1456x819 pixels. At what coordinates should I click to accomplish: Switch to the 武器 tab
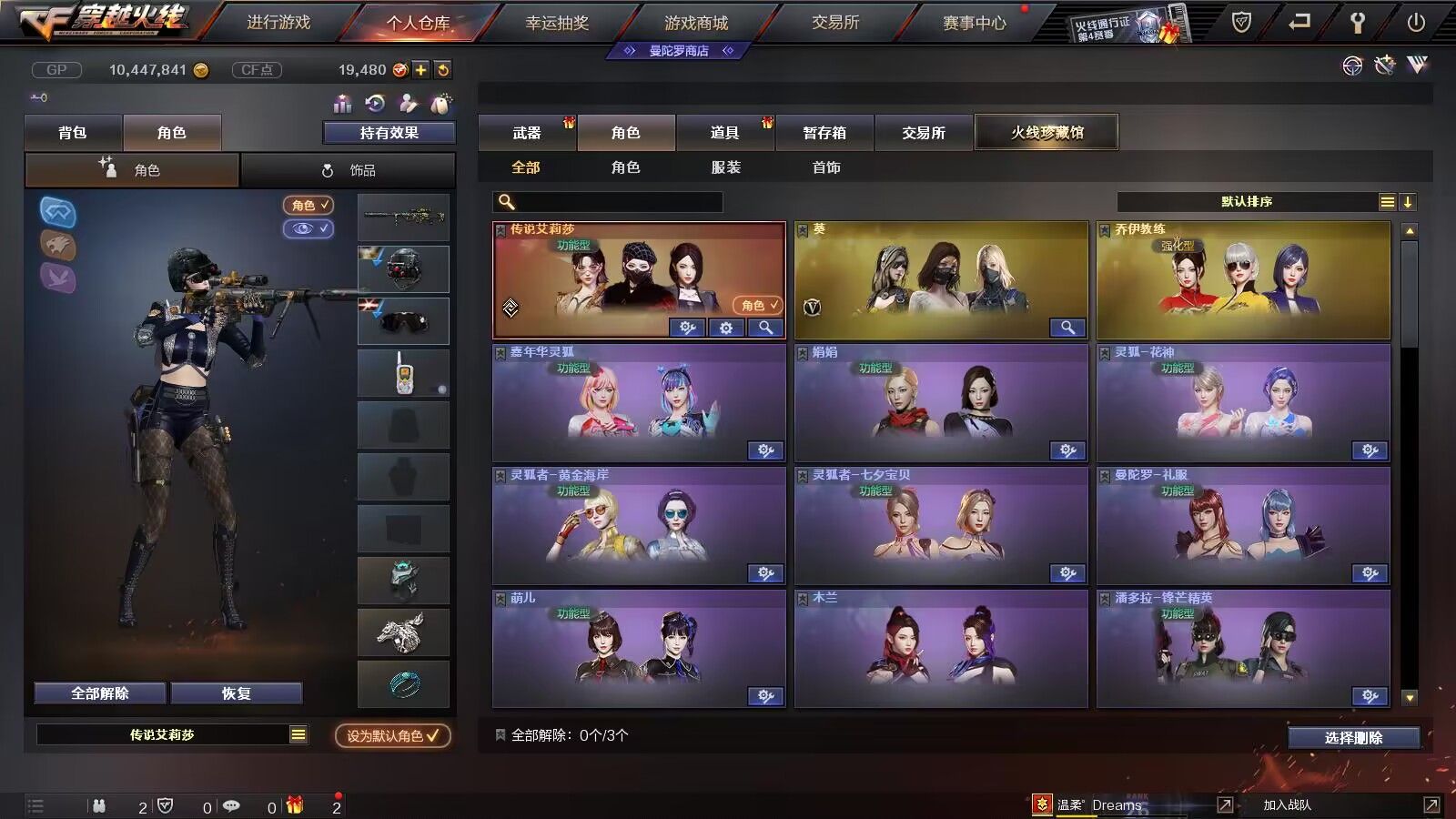coord(528,133)
